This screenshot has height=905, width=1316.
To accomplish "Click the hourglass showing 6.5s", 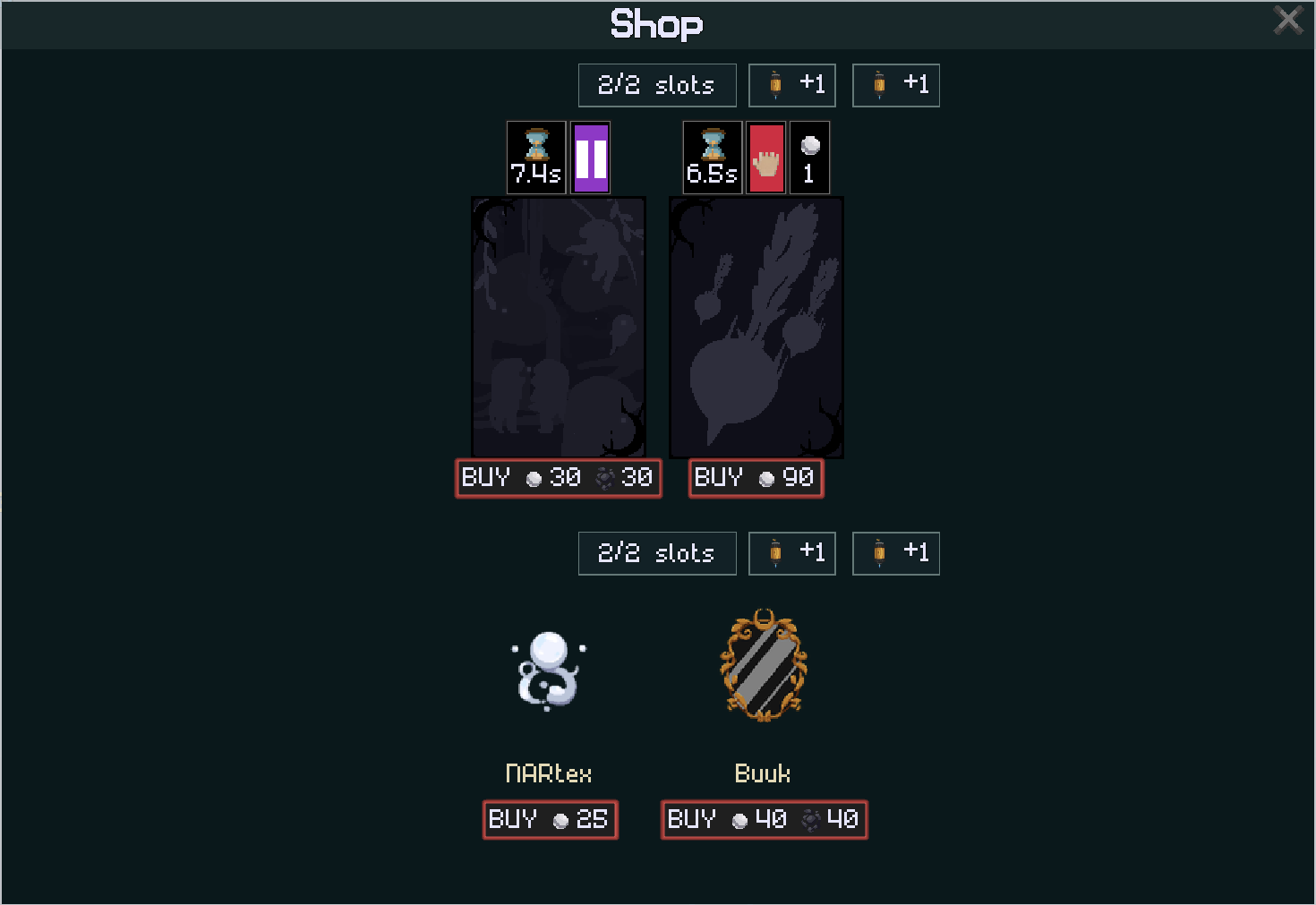I will tap(712, 157).
